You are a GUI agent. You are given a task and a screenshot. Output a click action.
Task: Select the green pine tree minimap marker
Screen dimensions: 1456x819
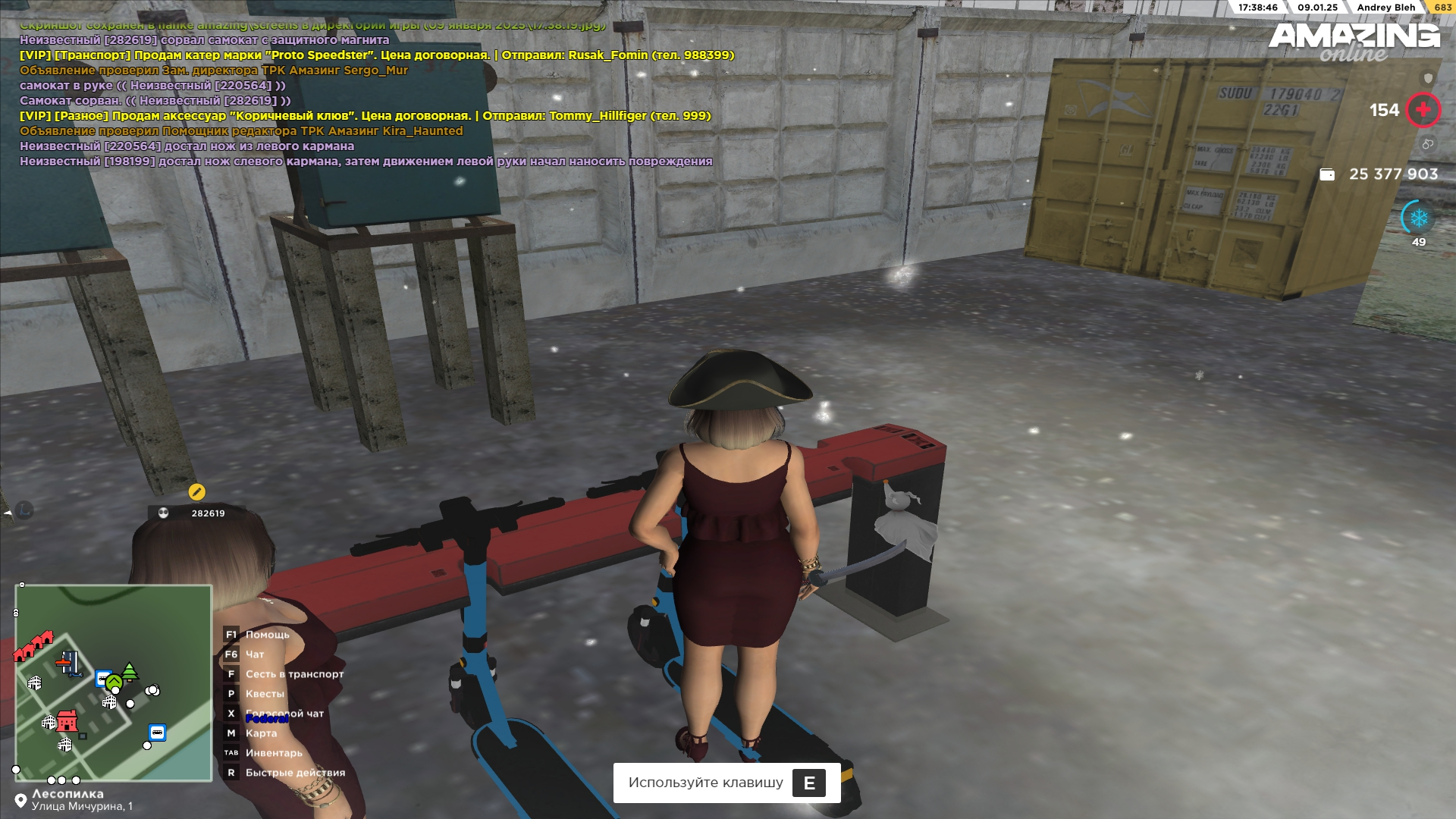(x=130, y=671)
